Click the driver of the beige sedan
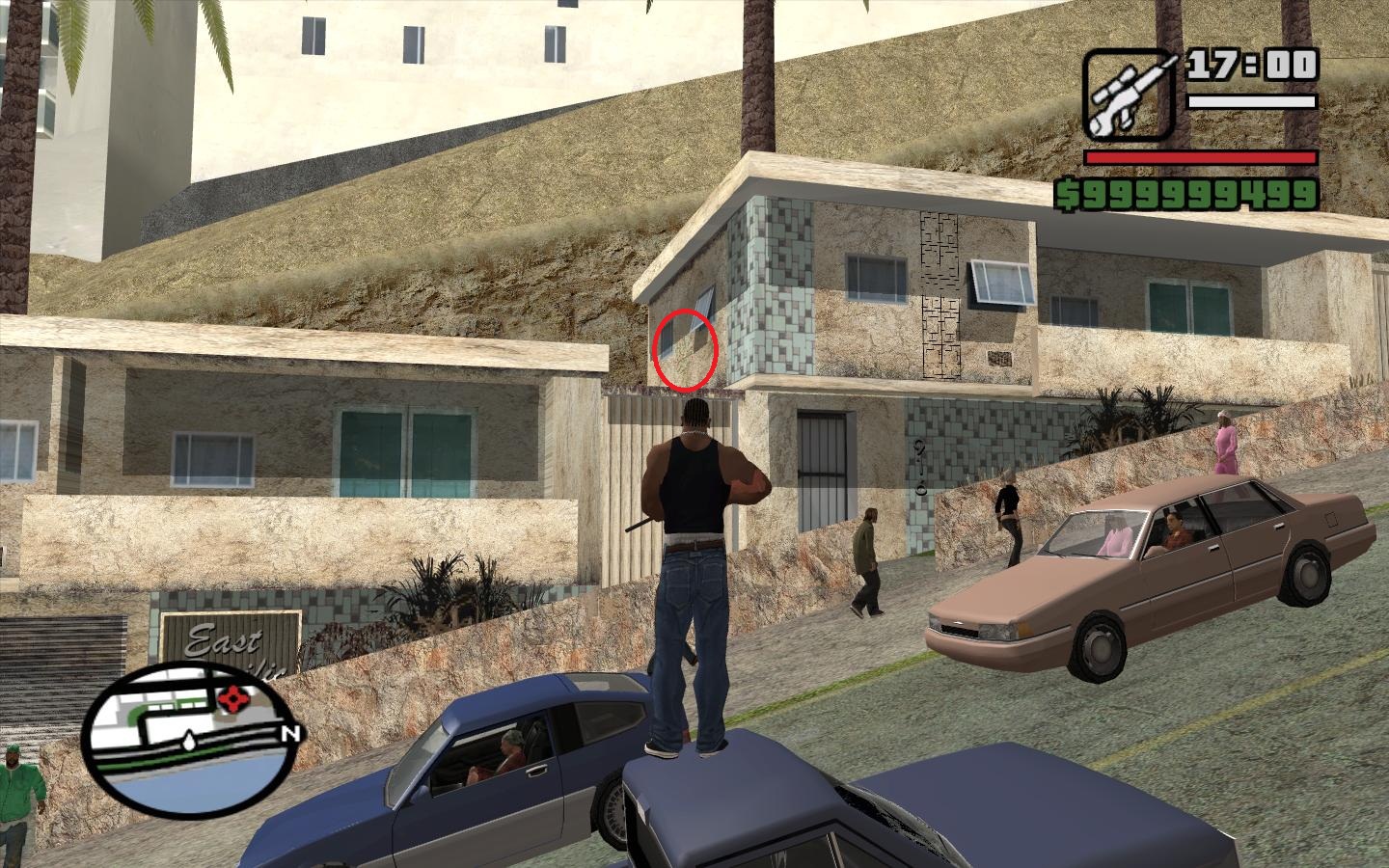Screen dimensions: 1389x868 coord(1172,529)
